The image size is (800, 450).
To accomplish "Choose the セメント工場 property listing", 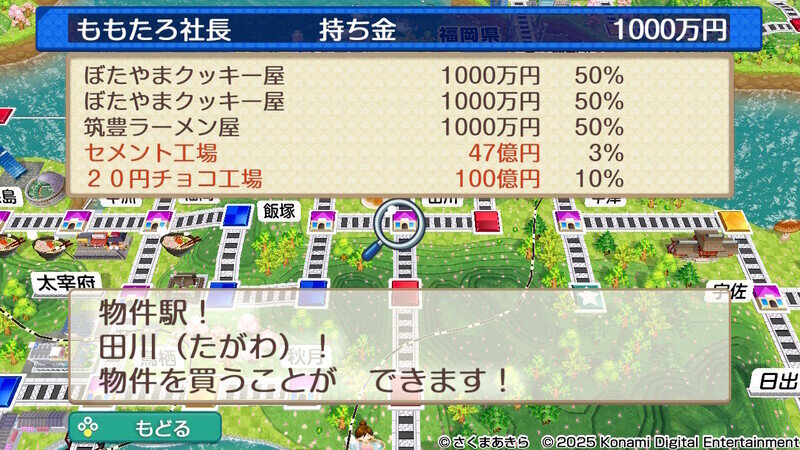I will pos(355,153).
